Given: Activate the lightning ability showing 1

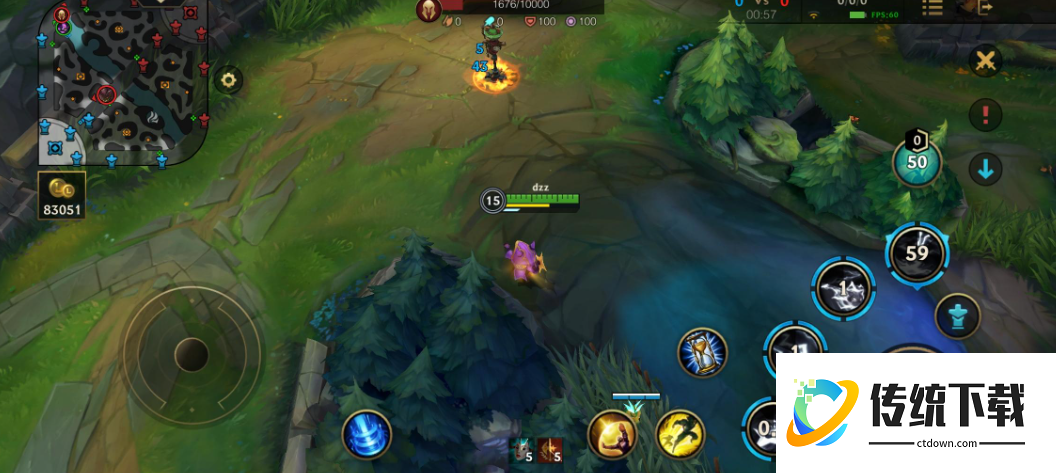Looking at the screenshot, I should pos(843,288).
